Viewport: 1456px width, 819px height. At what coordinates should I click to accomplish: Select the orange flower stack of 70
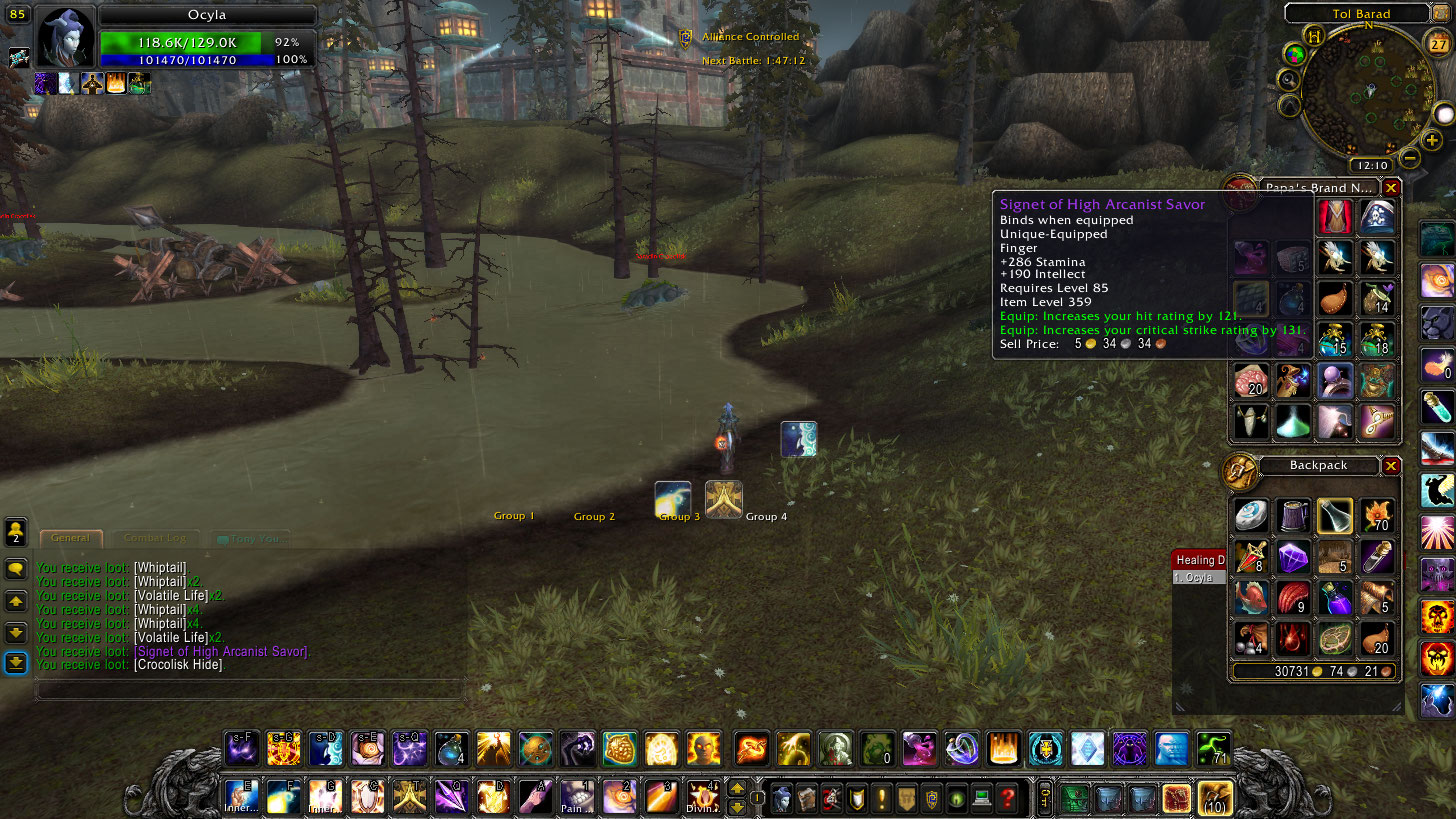[1377, 516]
